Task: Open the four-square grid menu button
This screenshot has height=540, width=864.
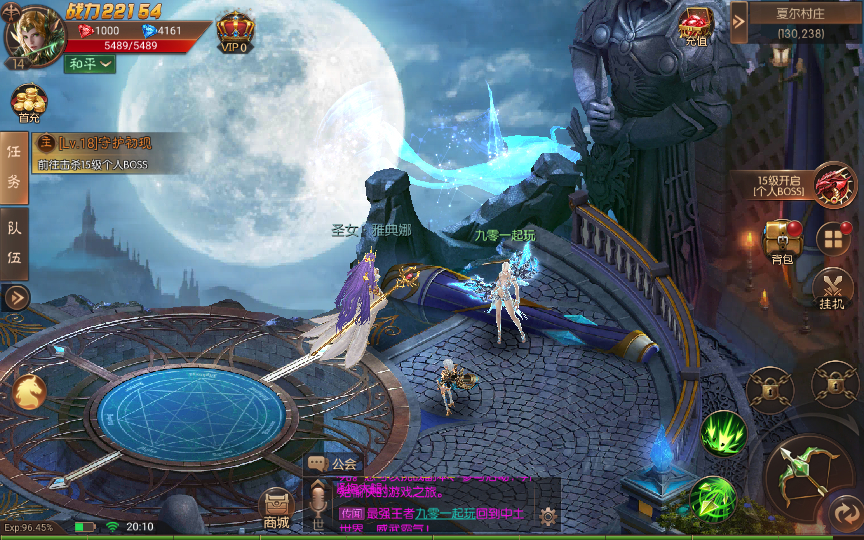Action: click(833, 239)
